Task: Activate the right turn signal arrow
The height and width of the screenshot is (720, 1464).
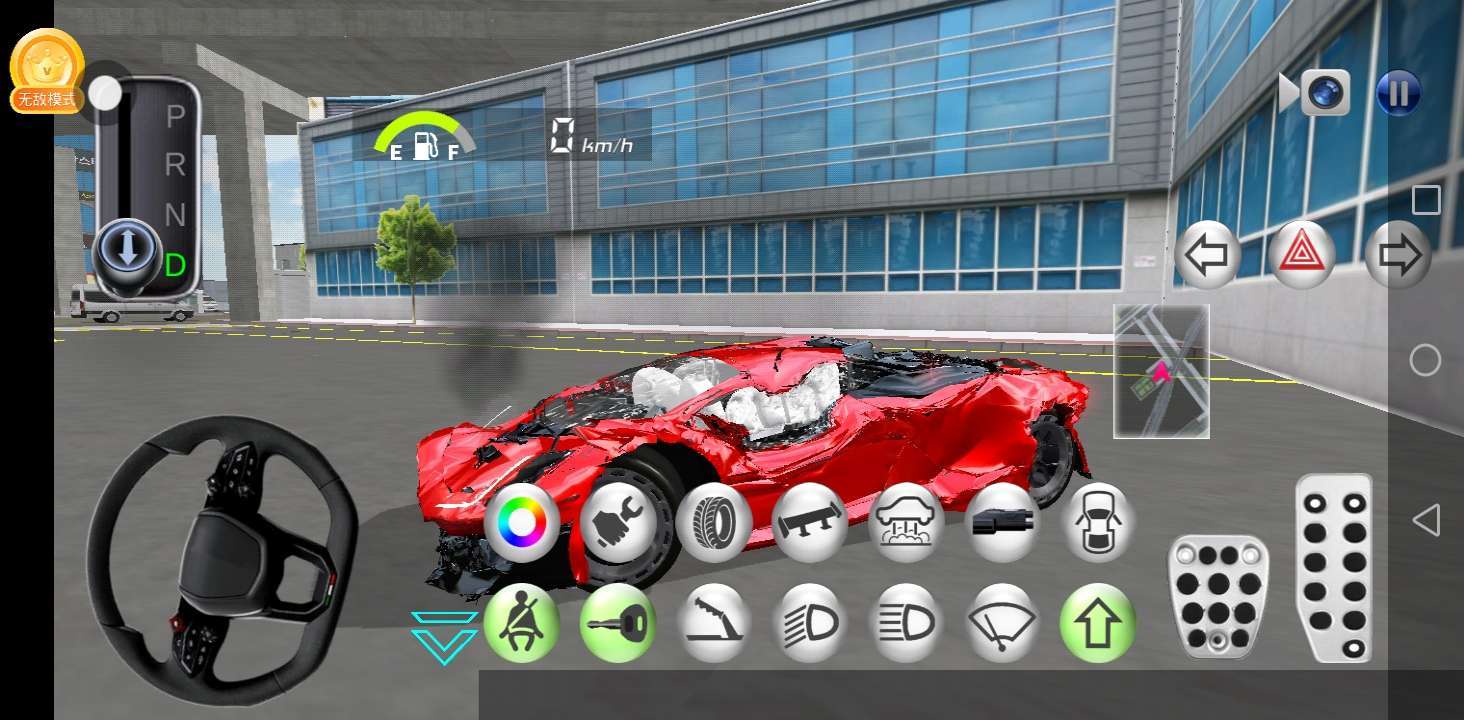Action: [1398, 255]
